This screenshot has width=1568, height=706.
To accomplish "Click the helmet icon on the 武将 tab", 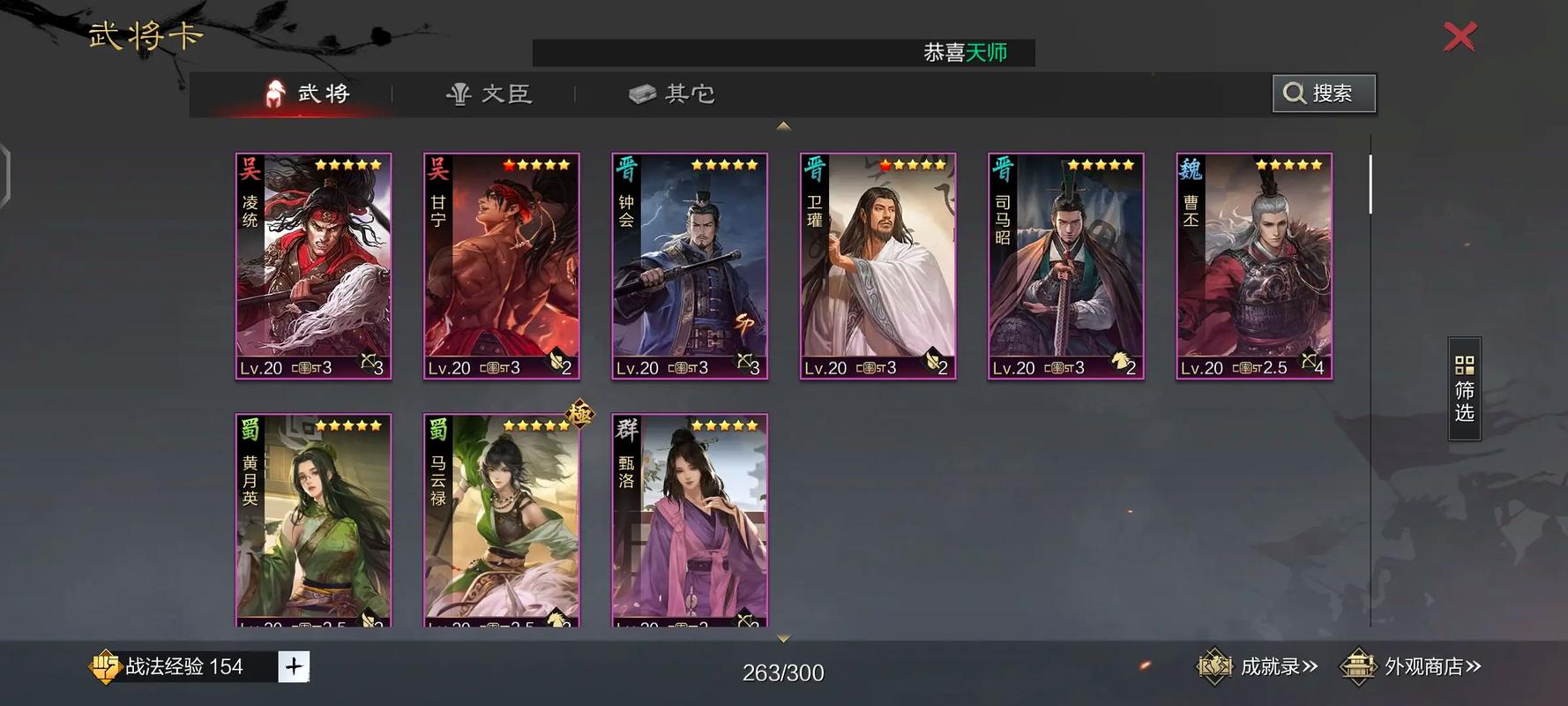I will [x=275, y=93].
